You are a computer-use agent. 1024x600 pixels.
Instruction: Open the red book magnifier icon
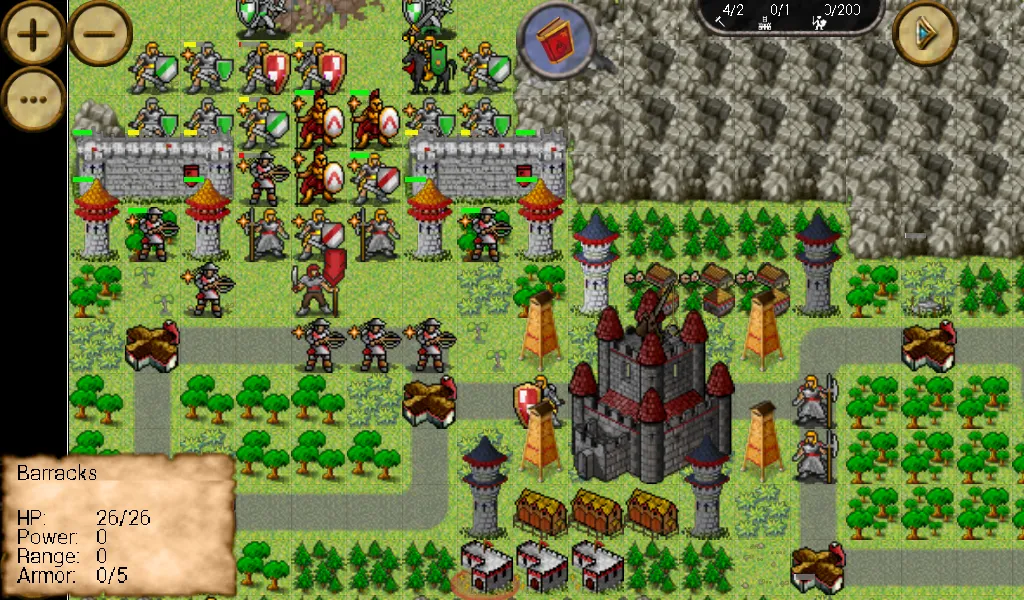pyautogui.click(x=553, y=41)
